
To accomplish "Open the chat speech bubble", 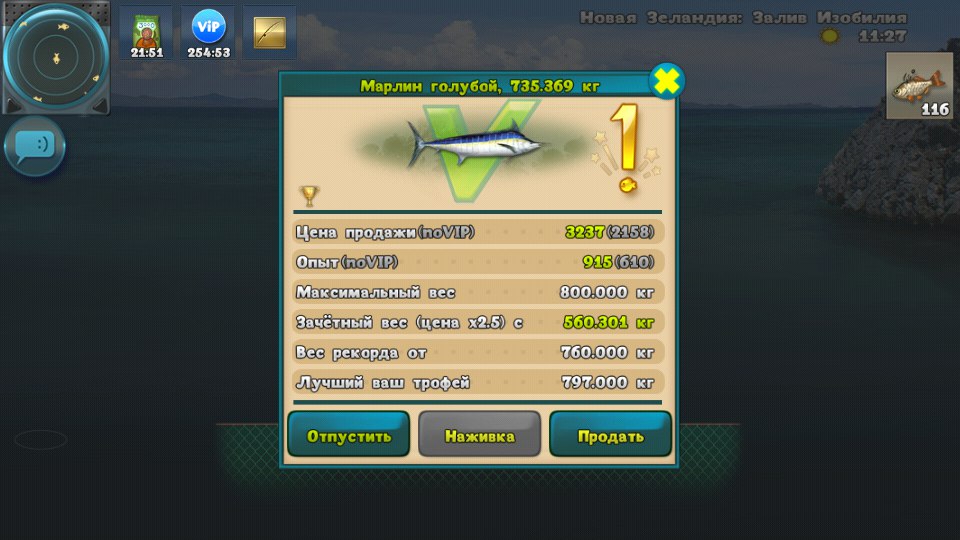I will click(35, 146).
